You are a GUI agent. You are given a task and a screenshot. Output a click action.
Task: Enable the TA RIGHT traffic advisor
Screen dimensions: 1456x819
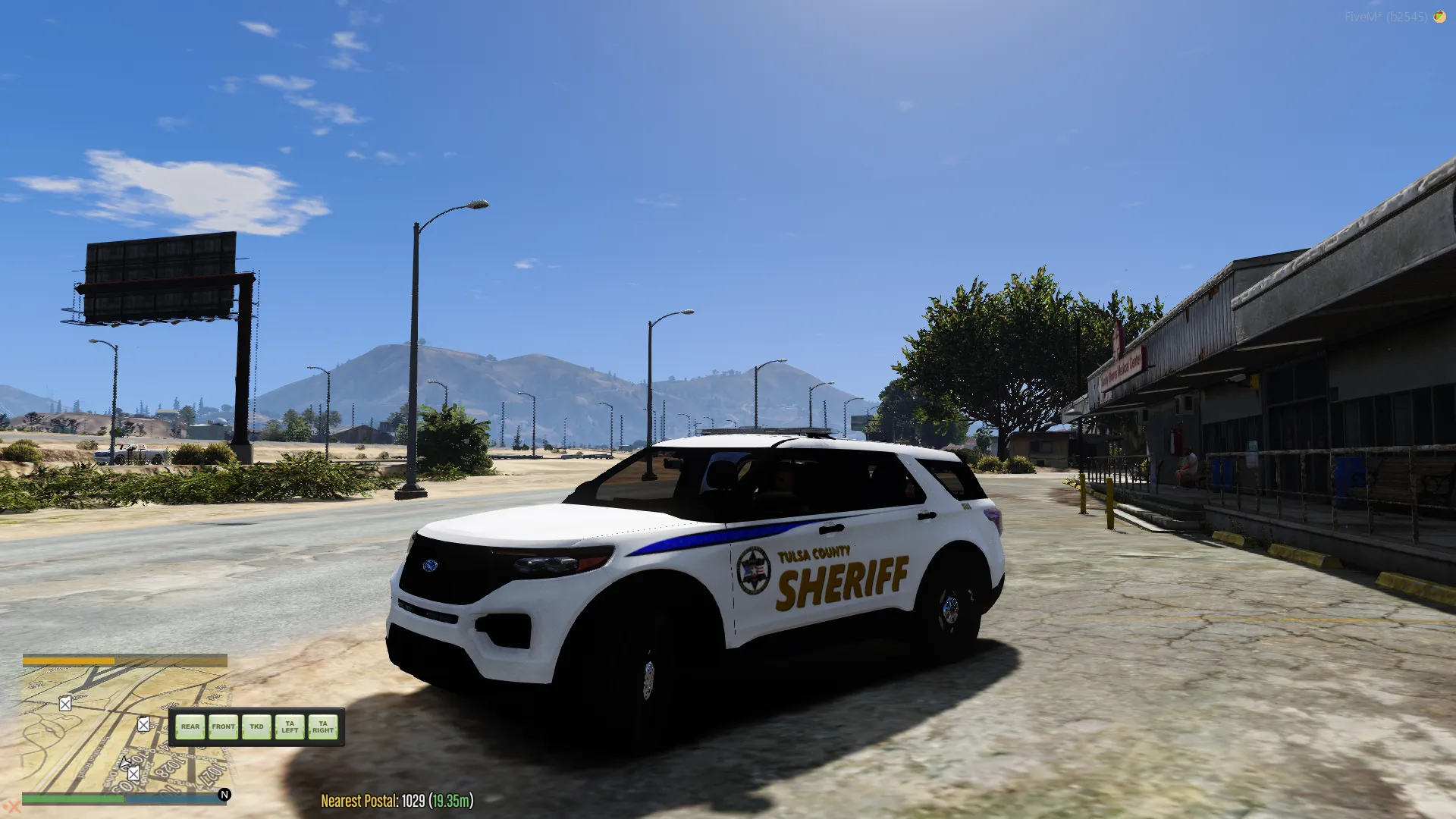pos(323,726)
